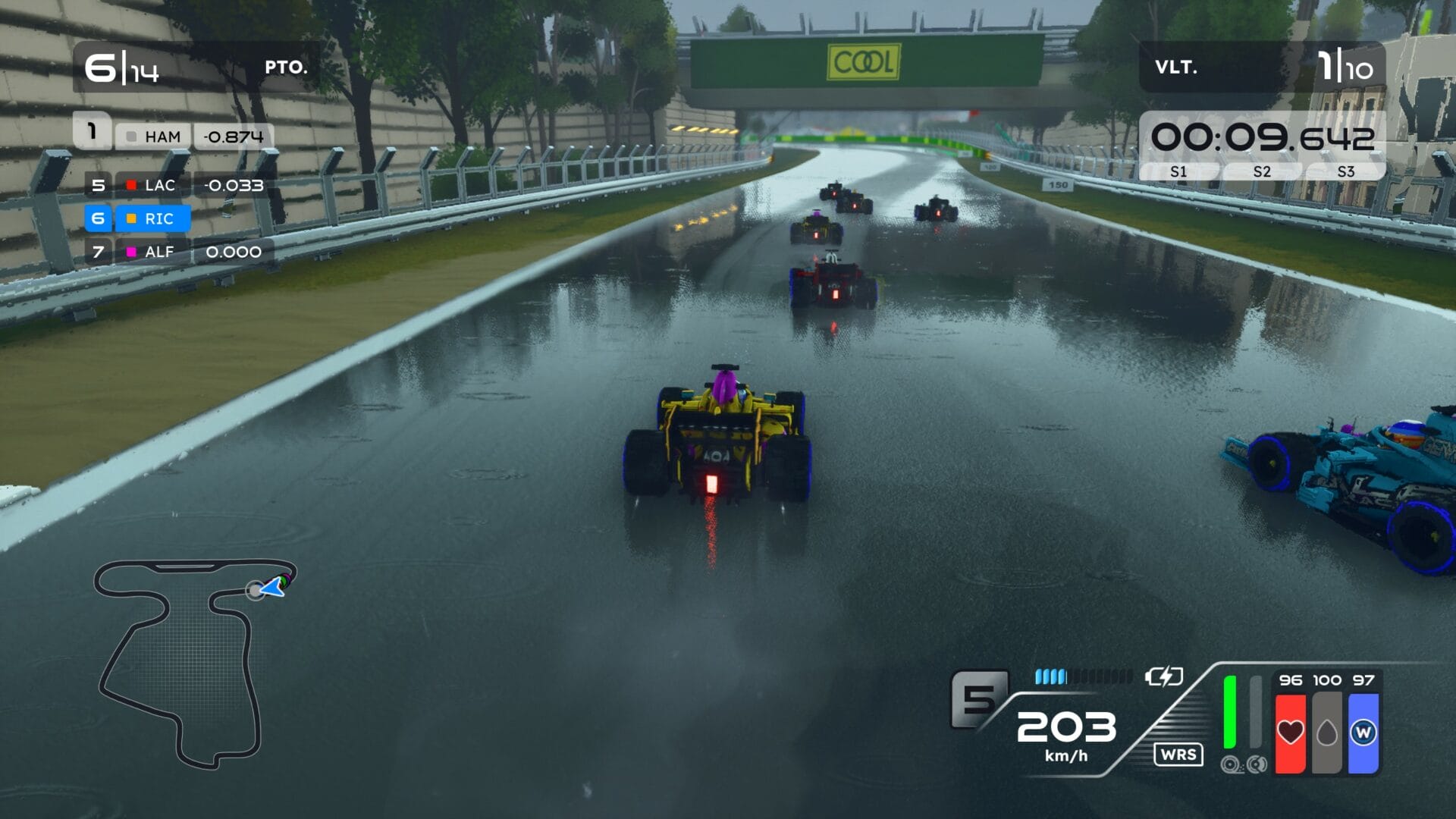The width and height of the screenshot is (1456, 819).
Task: Select the ALF driver row
Action: 159,252
